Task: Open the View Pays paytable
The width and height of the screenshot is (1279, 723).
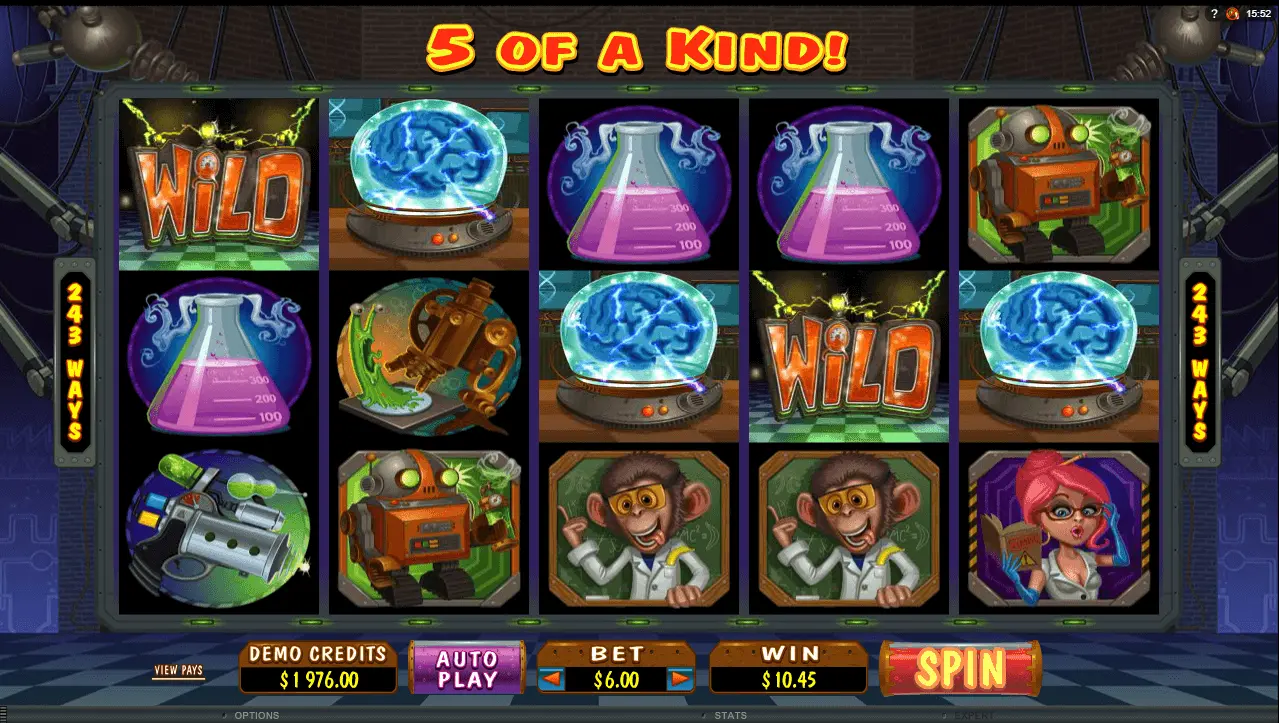Action: click(178, 670)
